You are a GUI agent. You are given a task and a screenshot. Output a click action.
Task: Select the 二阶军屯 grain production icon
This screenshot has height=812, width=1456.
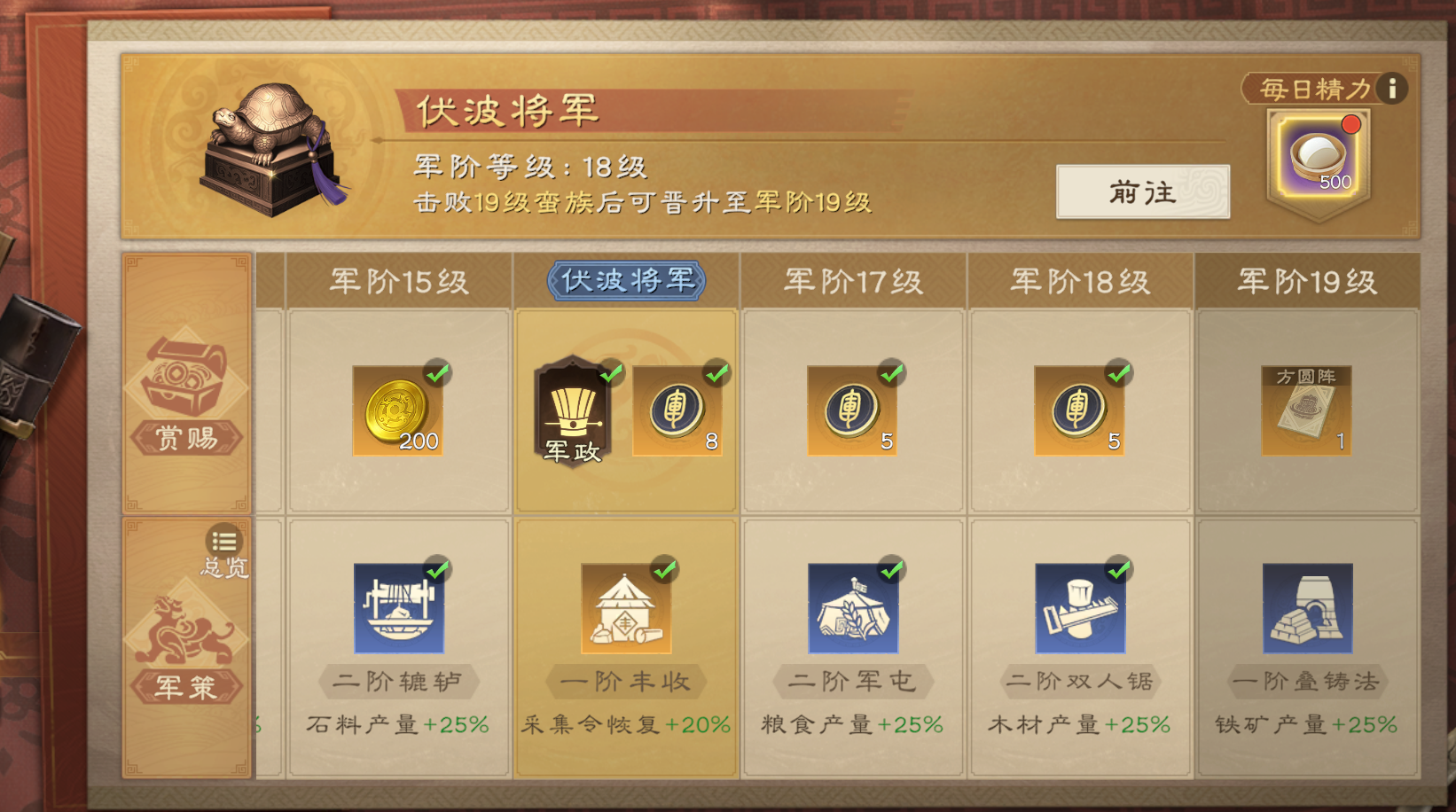click(851, 607)
